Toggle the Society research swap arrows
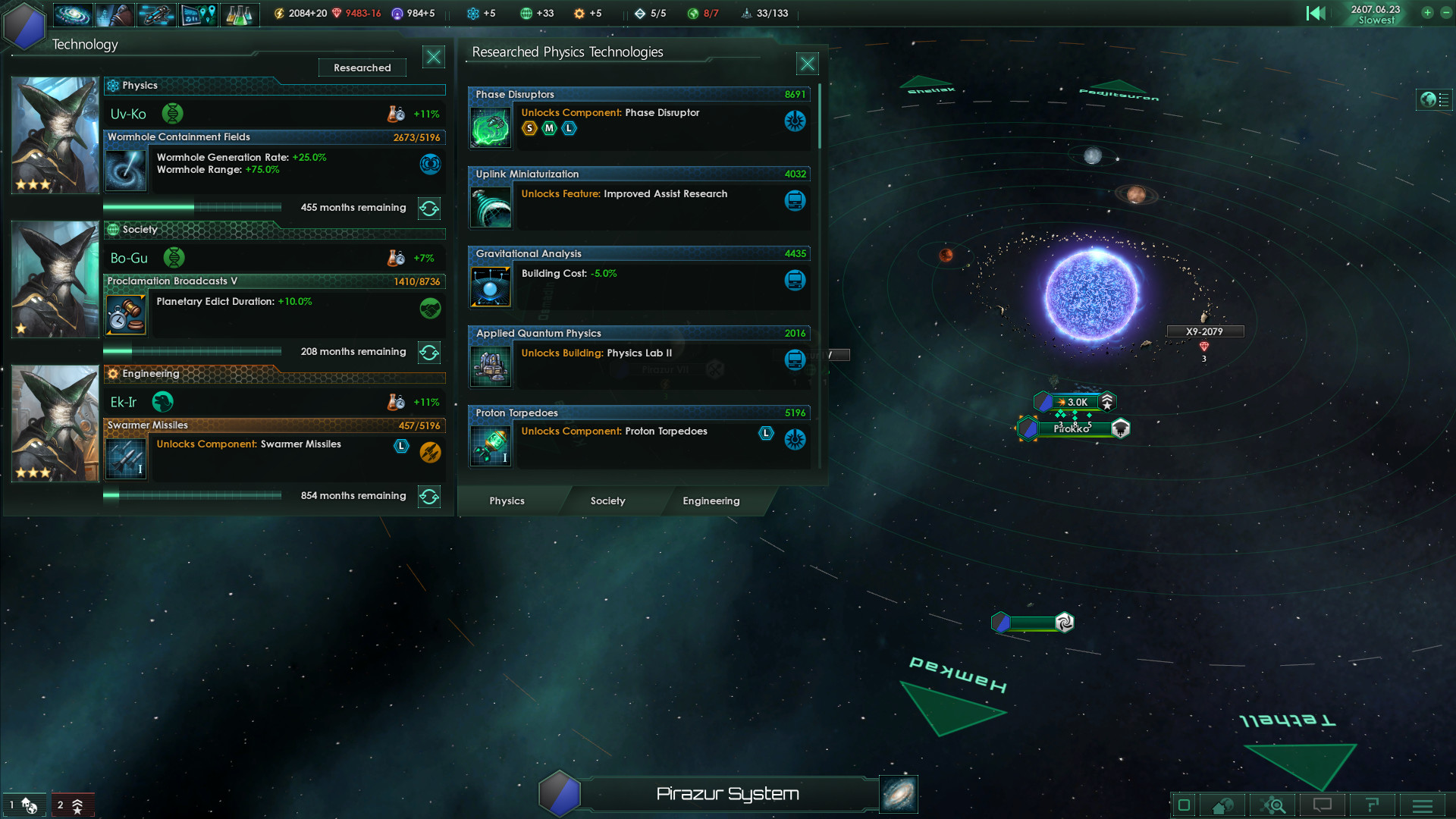1456x819 pixels. (429, 352)
